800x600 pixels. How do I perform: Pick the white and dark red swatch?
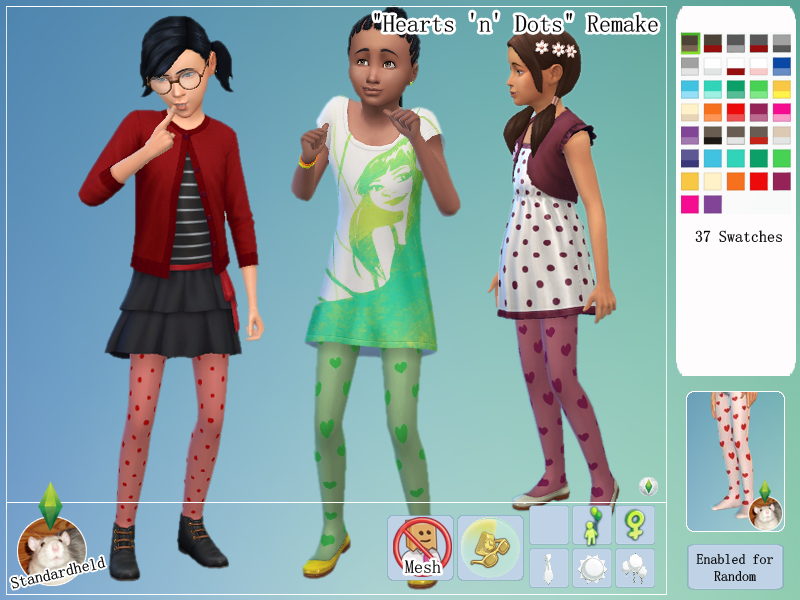pyautogui.click(x=736, y=66)
